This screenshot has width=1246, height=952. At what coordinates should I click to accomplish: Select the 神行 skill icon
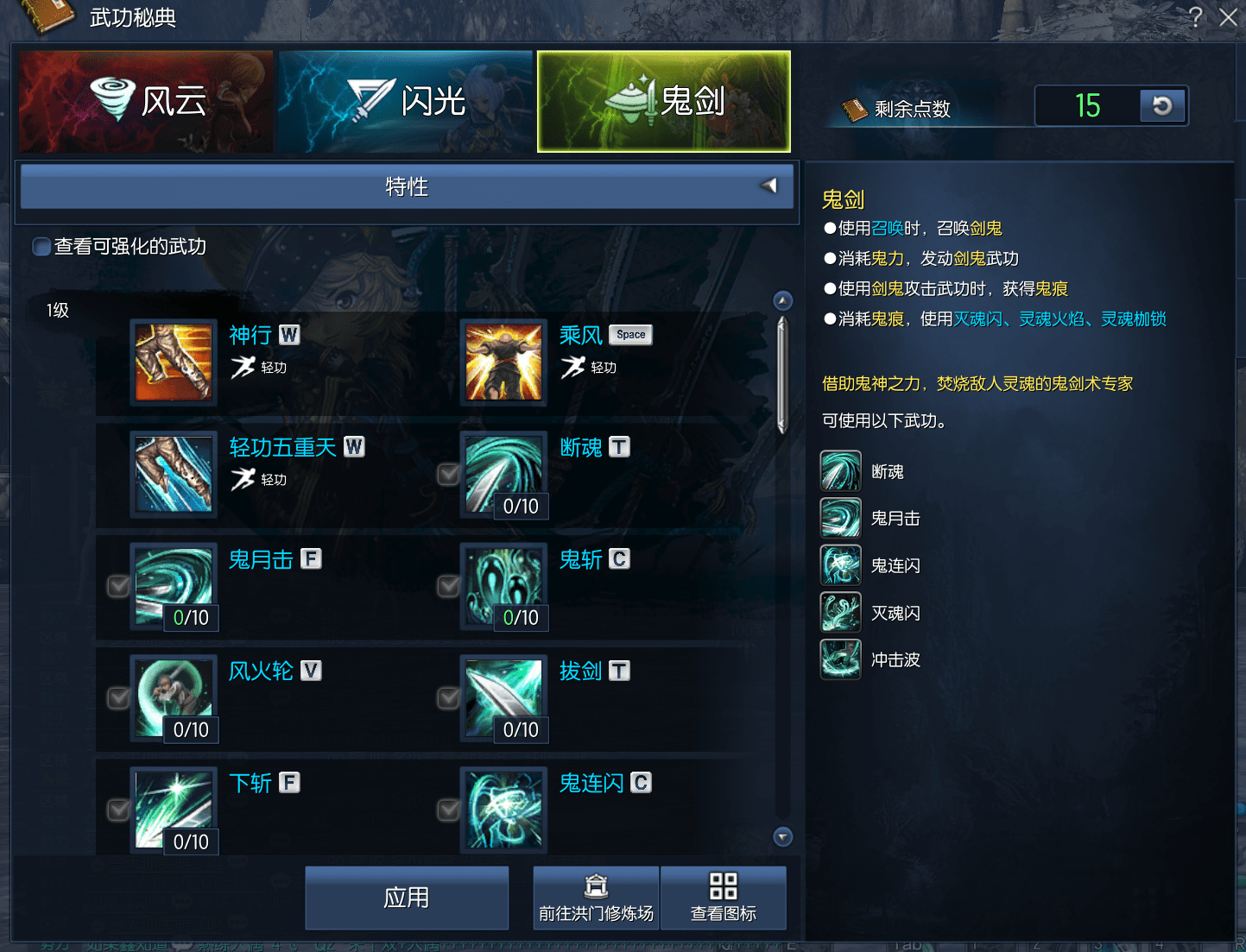[174, 363]
